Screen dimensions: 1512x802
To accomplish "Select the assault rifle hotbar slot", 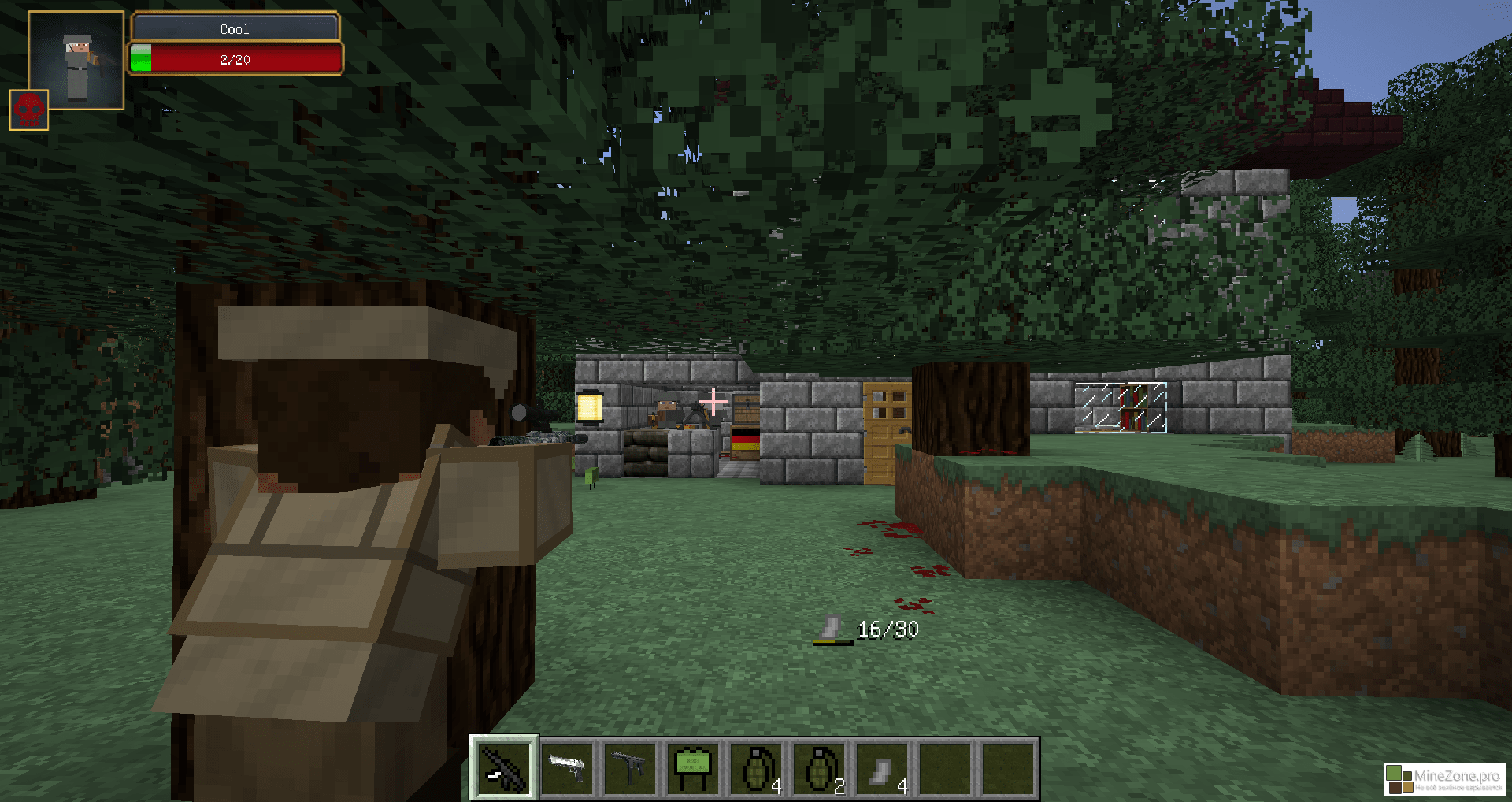I will click(x=504, y=768).
